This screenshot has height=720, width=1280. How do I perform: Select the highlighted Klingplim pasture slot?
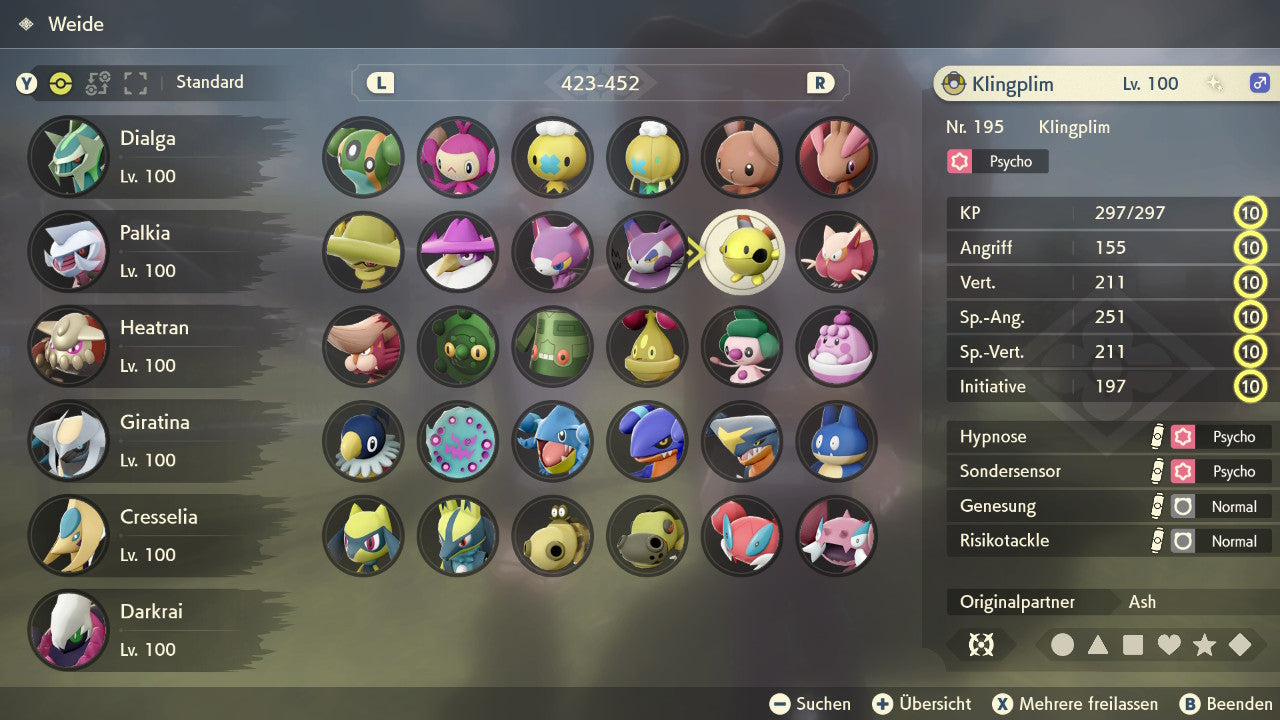[742, 252]
